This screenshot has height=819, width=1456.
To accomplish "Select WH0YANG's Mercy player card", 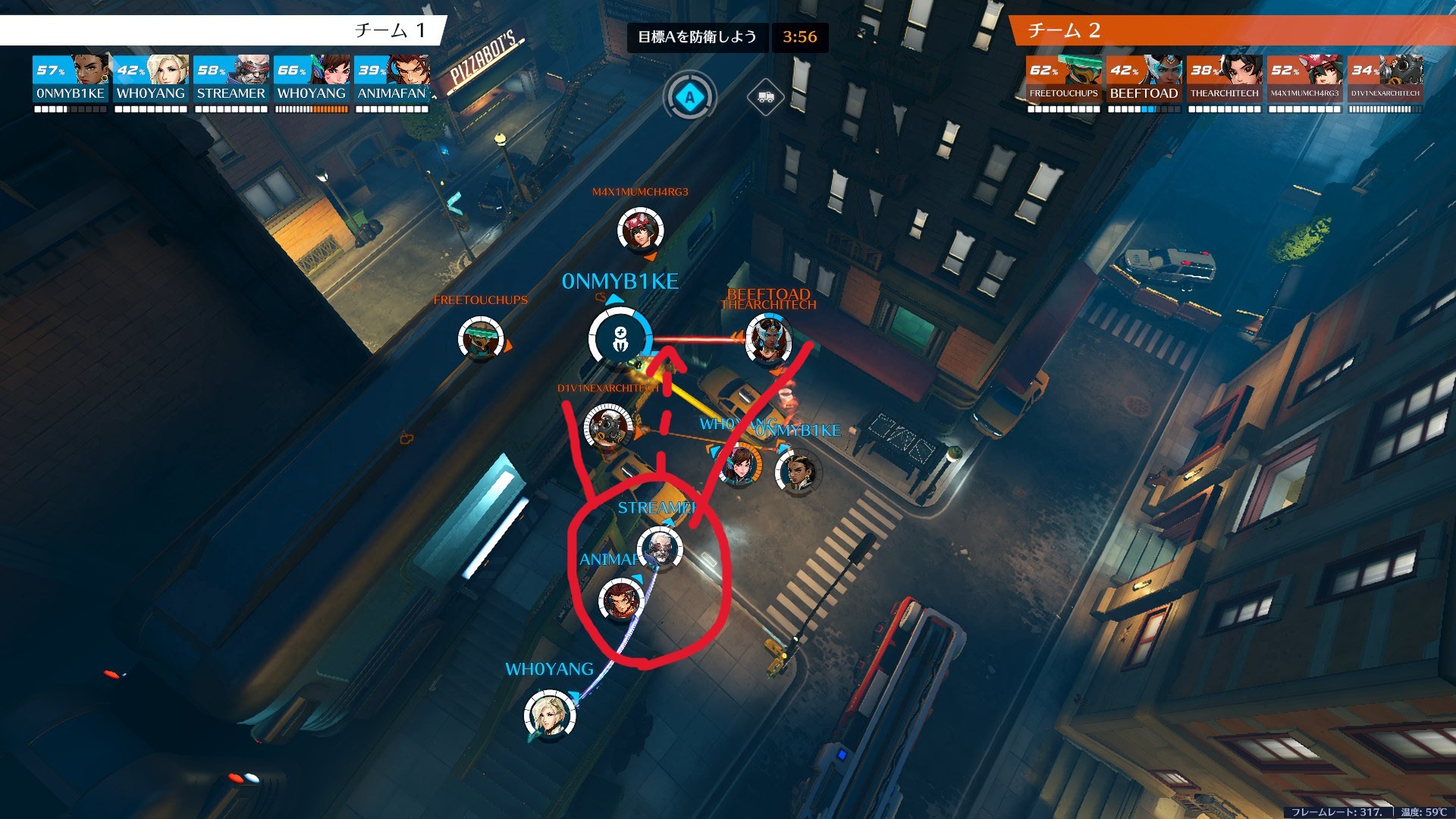I will [x=151, y=79].
